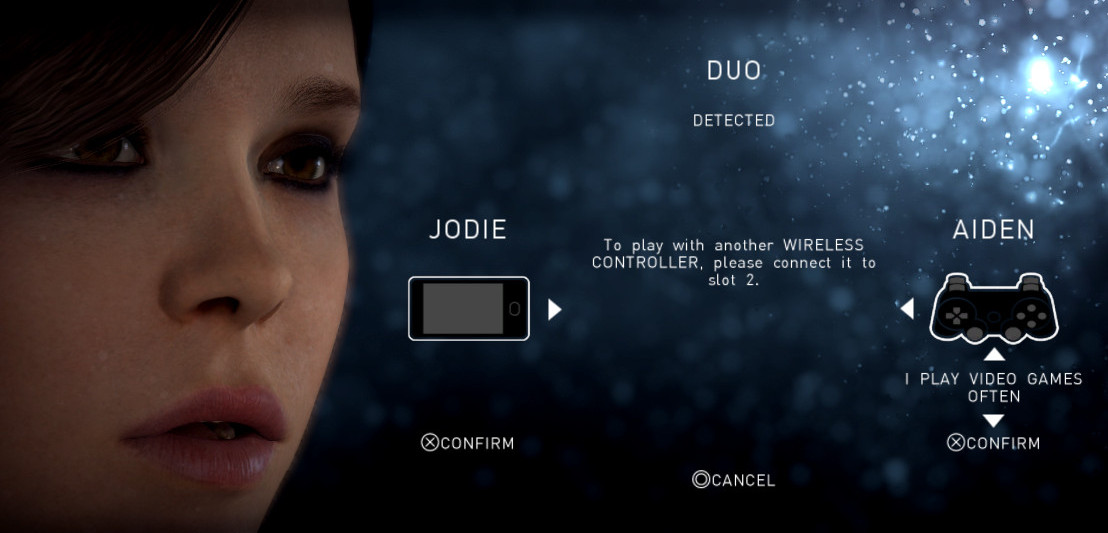Screen dimensions: 1108x533
Task: Choose the "I play video games often" option
Action: coord(993,387)
